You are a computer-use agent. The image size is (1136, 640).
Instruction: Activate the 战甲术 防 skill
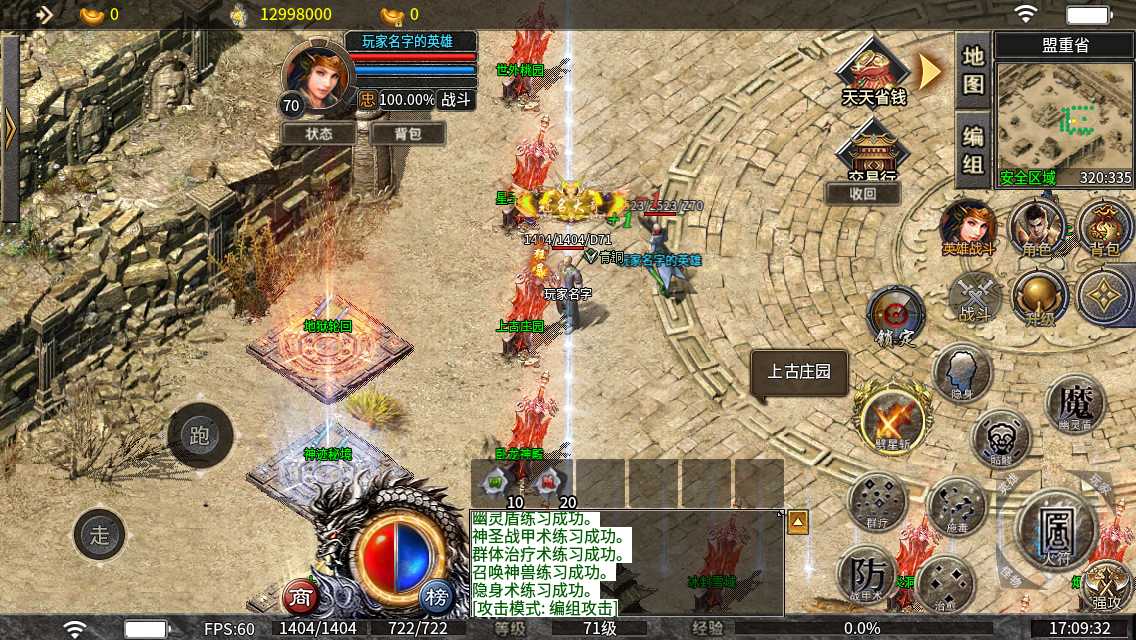868,577
